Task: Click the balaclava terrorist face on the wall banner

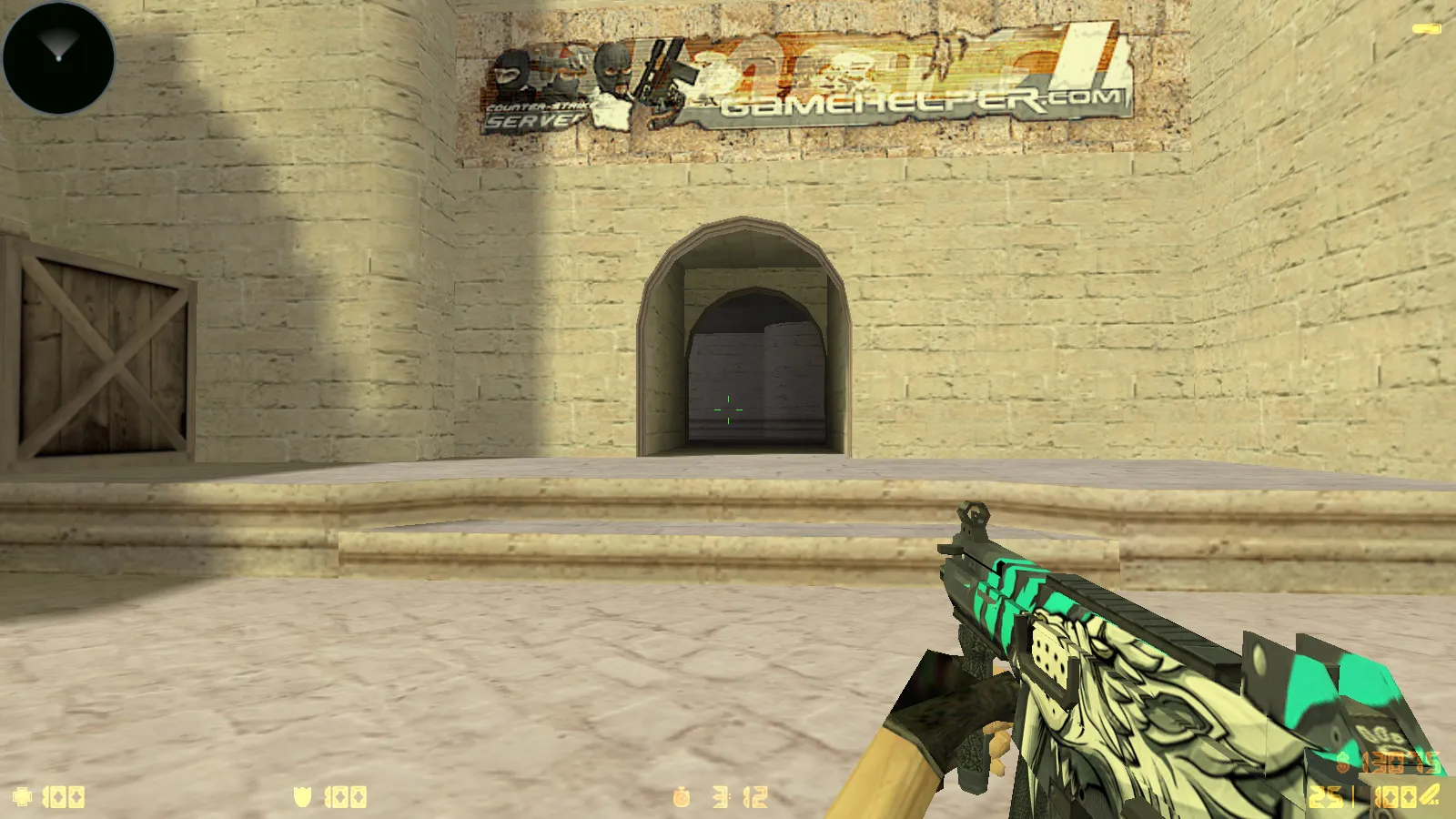Action: [x=612, y=68]
